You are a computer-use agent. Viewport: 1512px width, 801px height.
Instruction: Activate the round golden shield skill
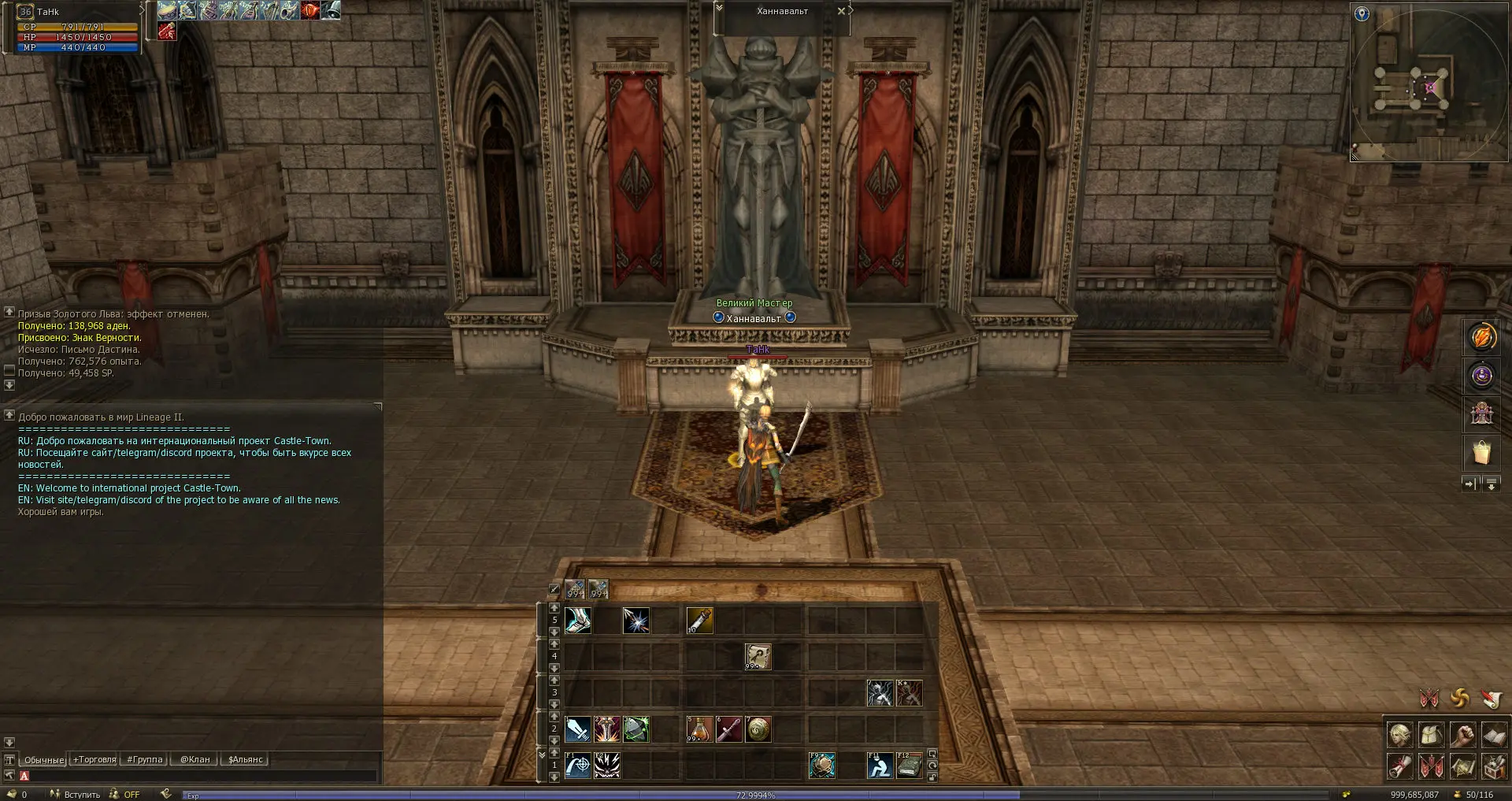[758, 729]
